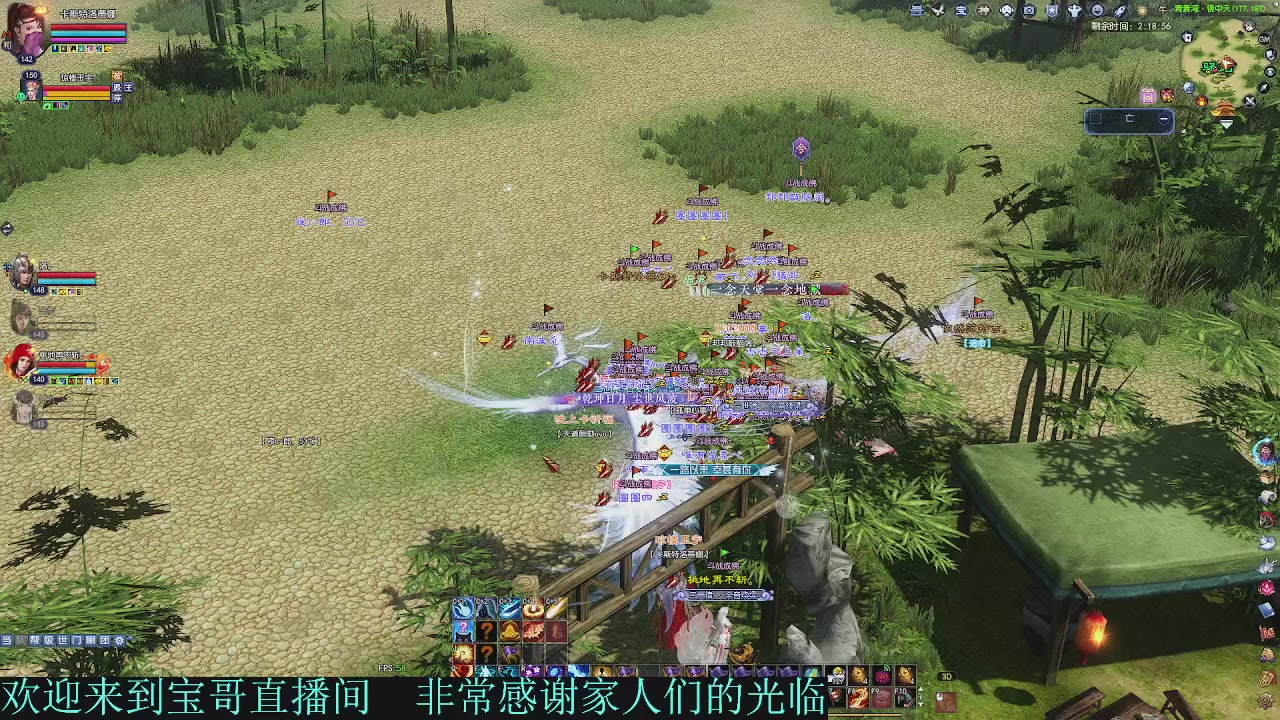Click the GM button on the minimap
Viewport: 1280px width, 720px height.
click(1264, 39)
